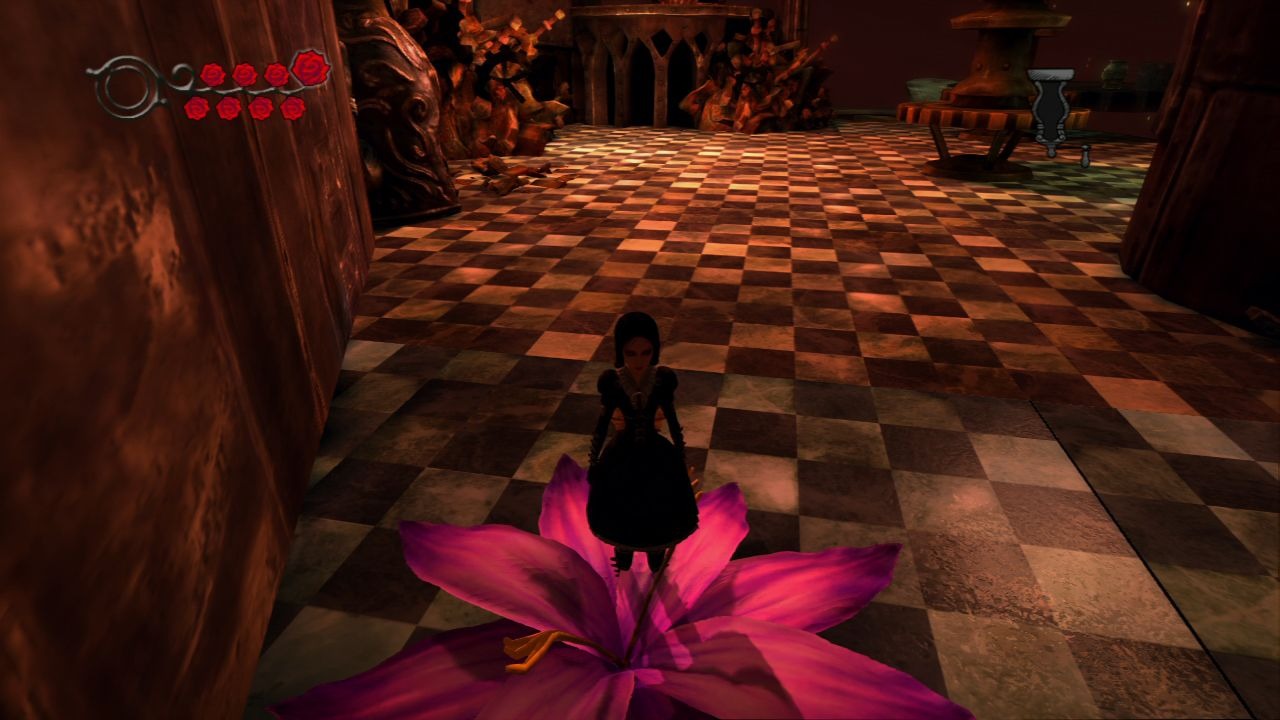Screen dimensions: 1280x720
Task: Click the third rose in the bottom row
Action: point(260,108)
